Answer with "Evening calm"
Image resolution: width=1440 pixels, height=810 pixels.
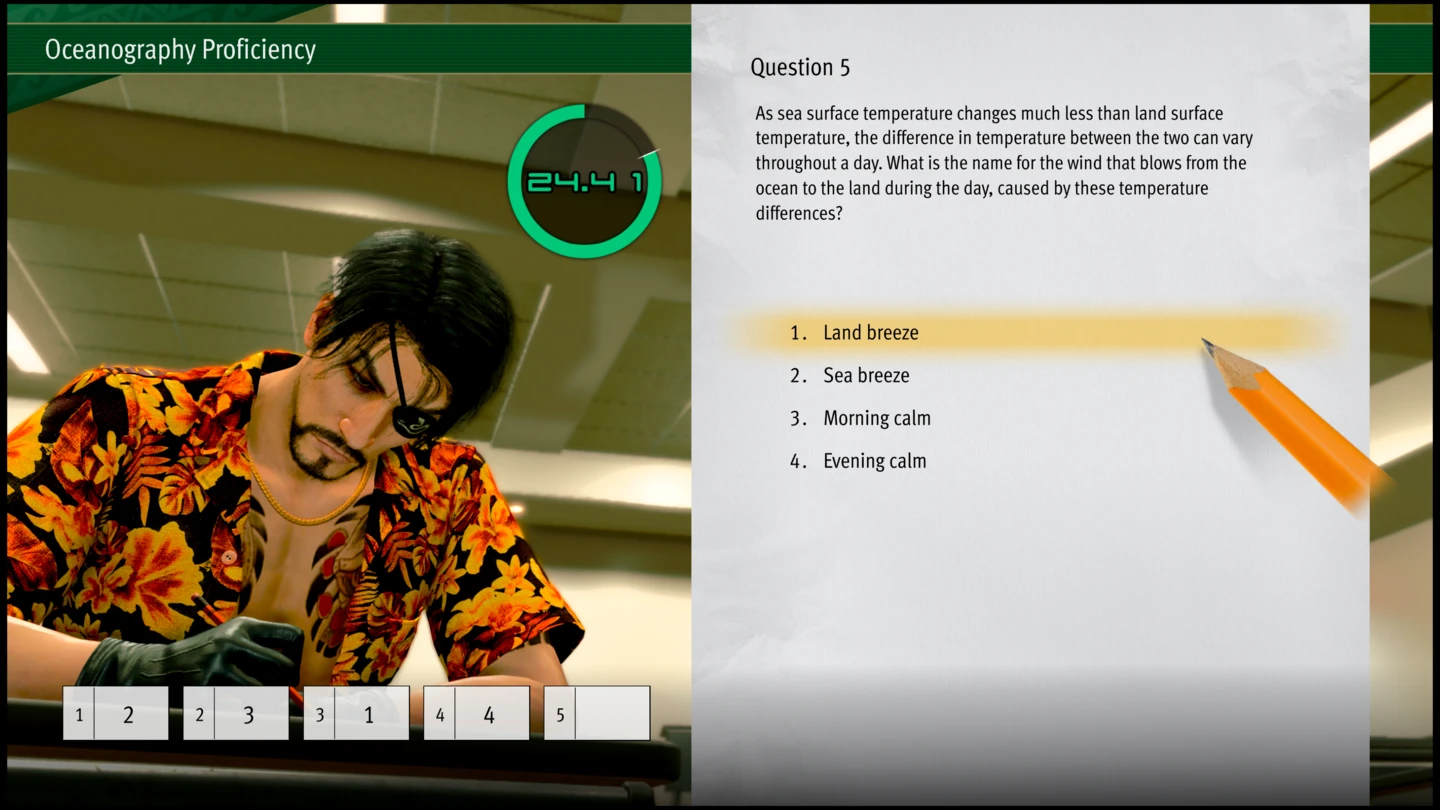pos(874,461)
